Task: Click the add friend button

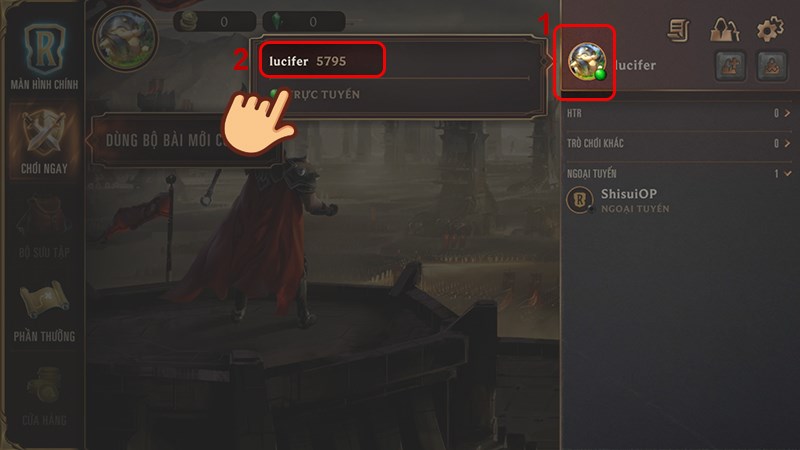Action: pos(729,66)
